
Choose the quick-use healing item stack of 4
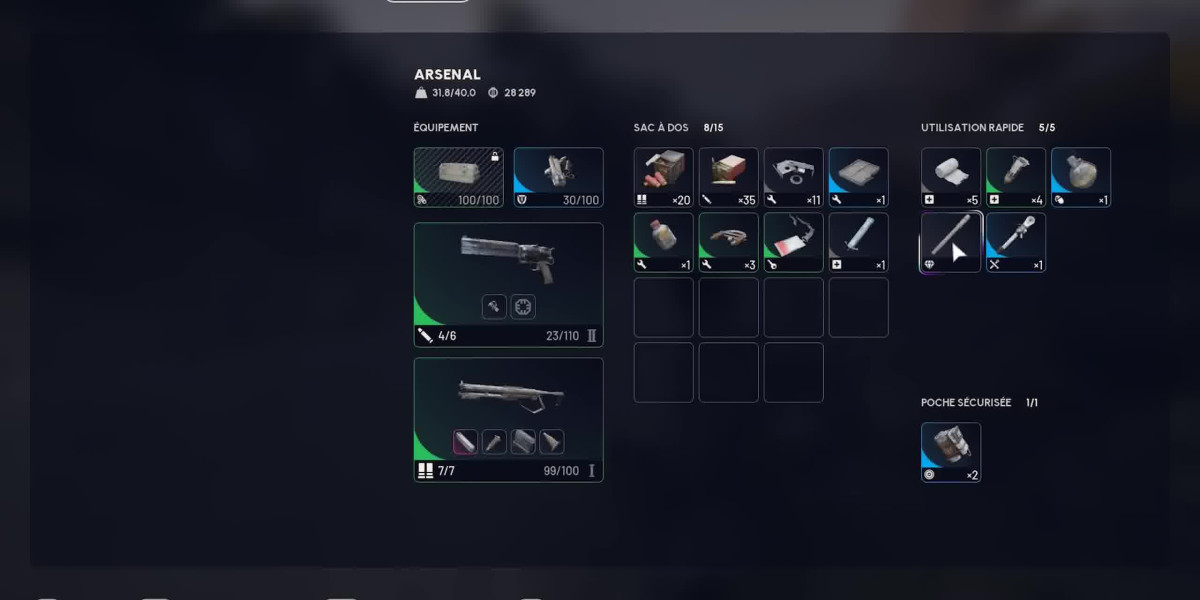1015,177
